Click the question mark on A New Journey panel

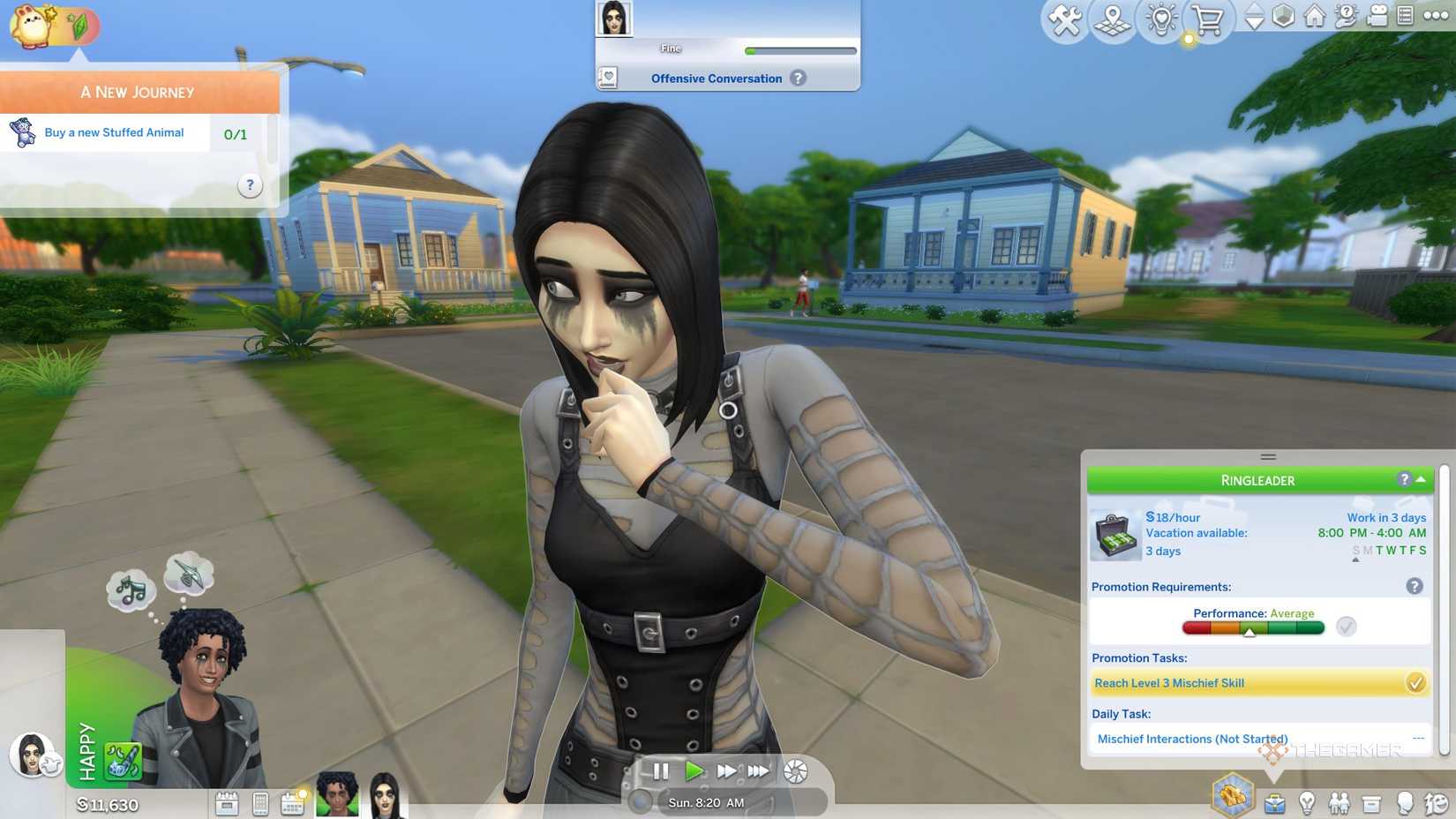[x=250, y=185]
